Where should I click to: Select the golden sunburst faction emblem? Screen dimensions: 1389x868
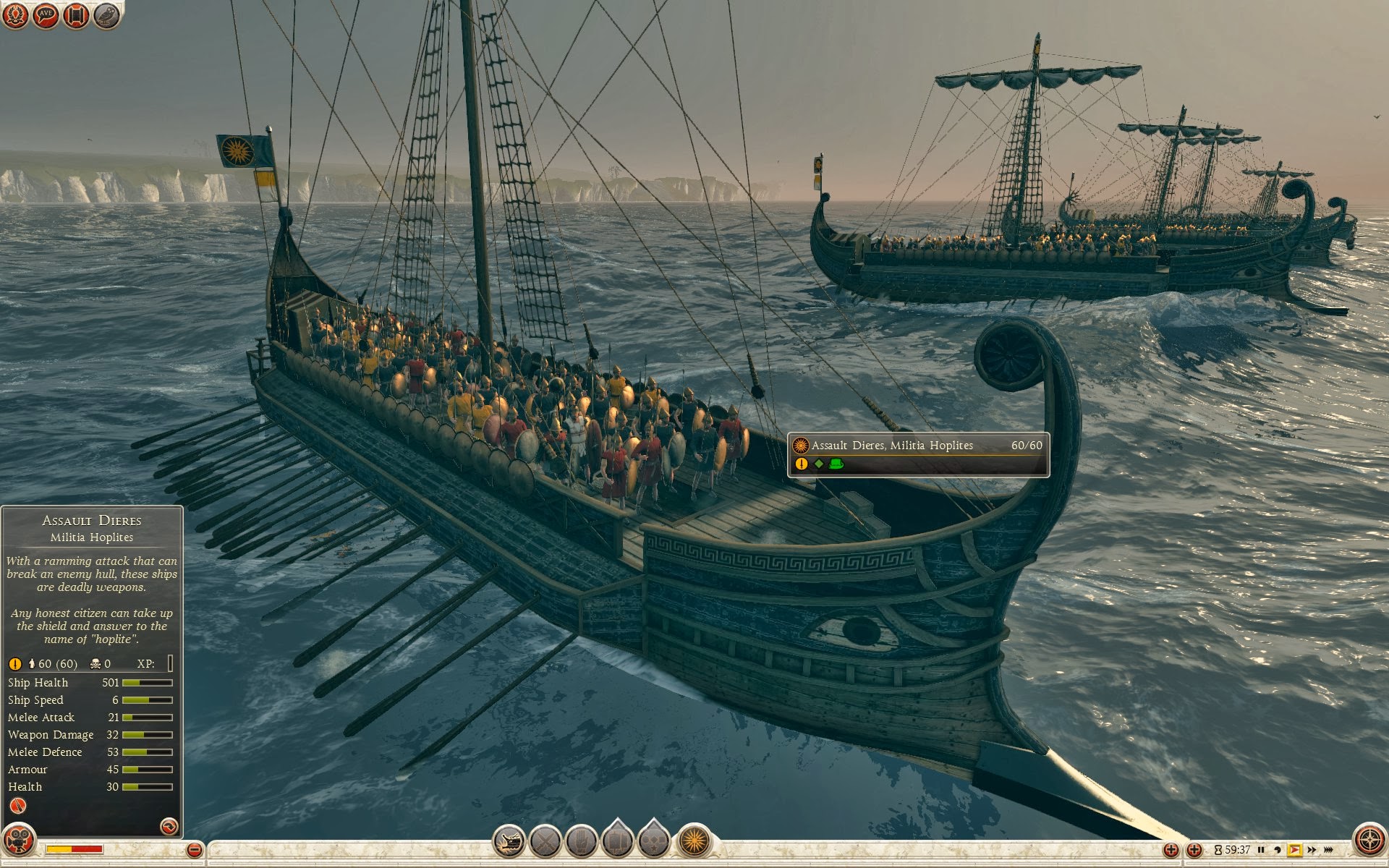tap(694, 841)
